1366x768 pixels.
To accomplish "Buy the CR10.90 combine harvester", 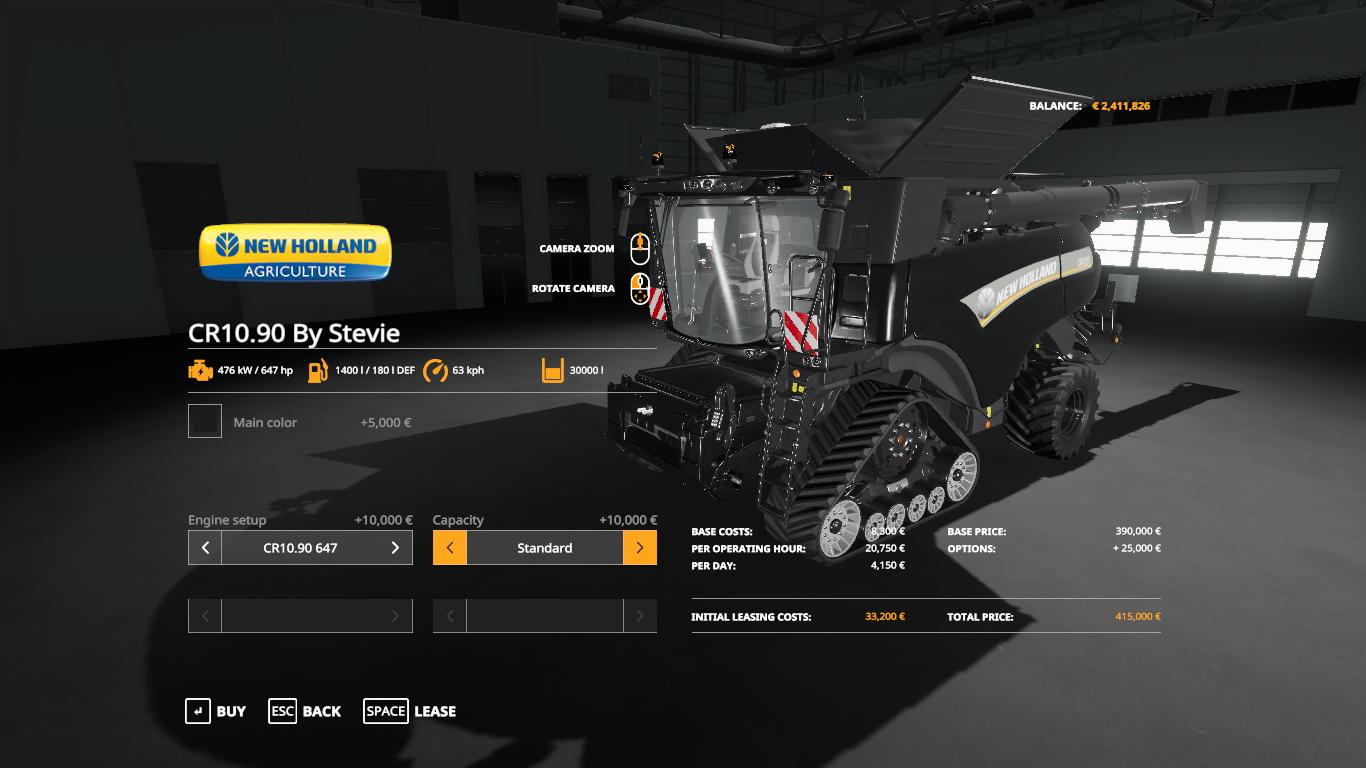I will click(x=216, y=711).
